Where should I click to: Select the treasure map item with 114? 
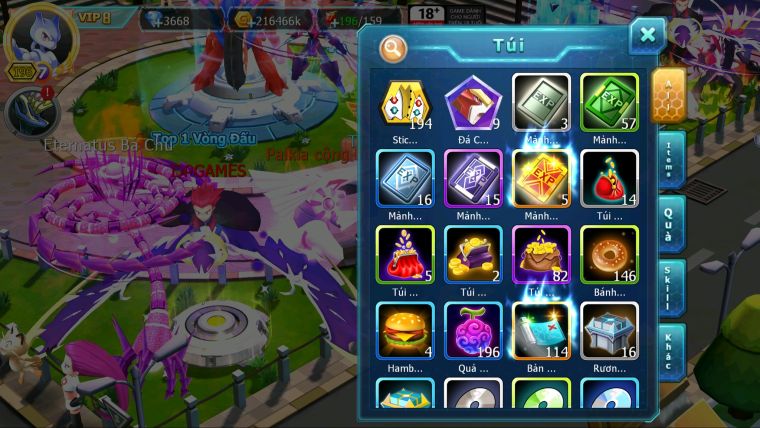[541, 330]
